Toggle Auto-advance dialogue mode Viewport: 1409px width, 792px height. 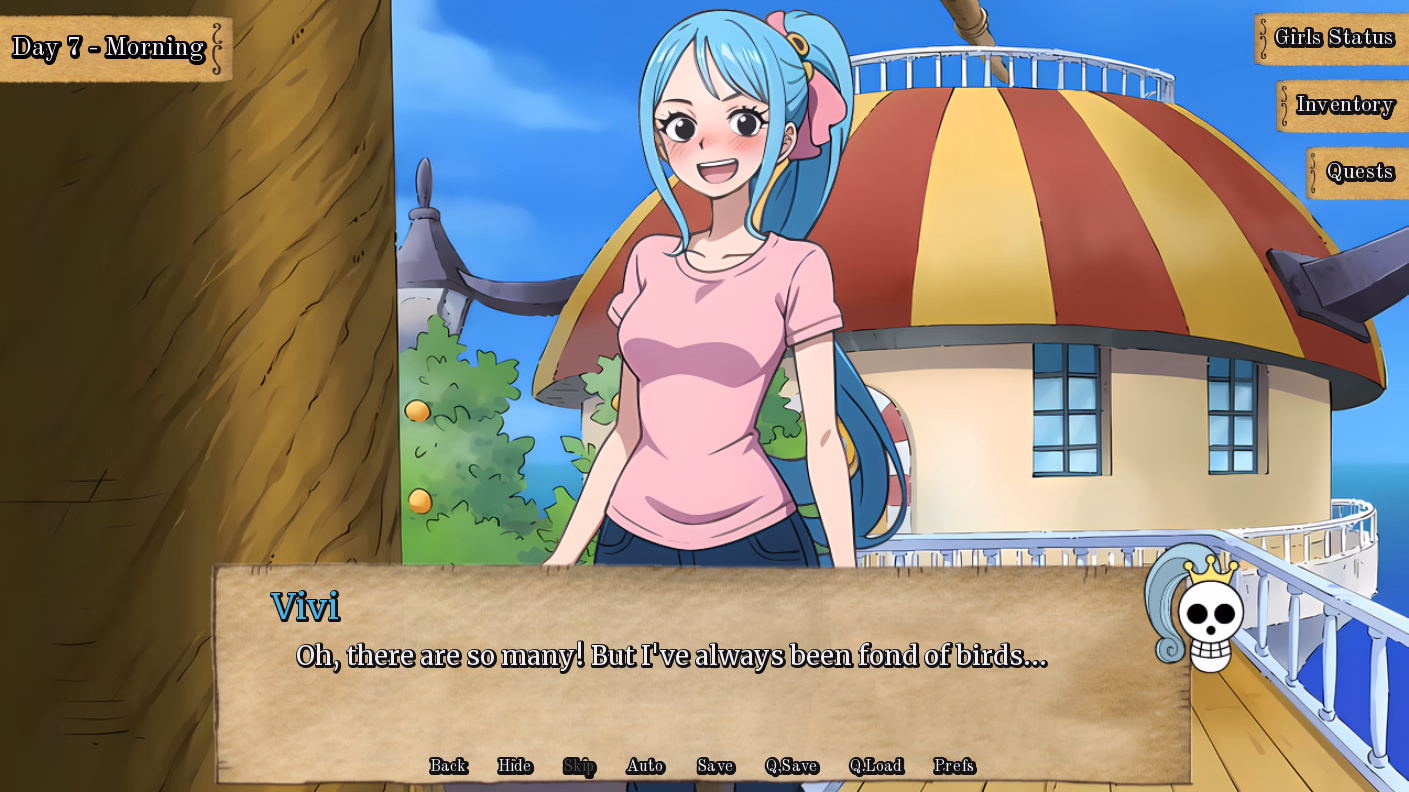coord(645,766)
